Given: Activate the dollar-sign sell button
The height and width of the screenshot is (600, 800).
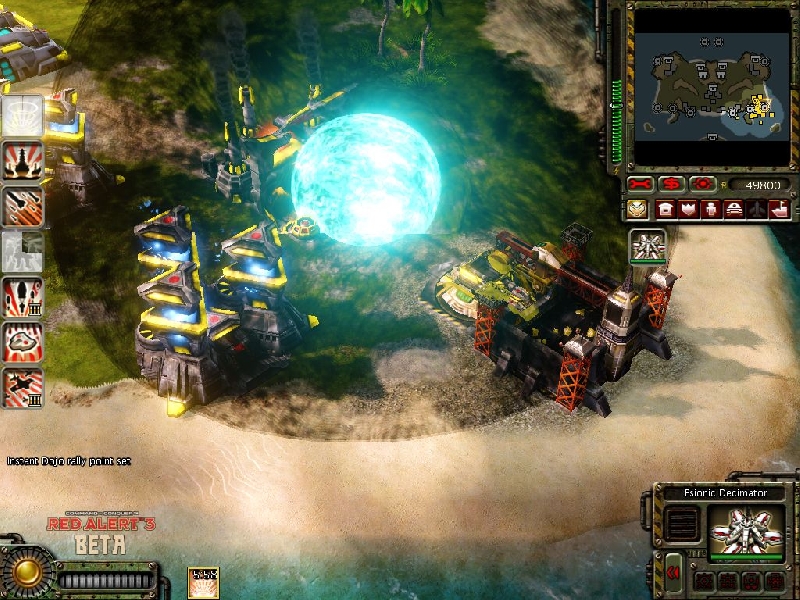Looking at the screenshot, I should [x=672, y=185].
